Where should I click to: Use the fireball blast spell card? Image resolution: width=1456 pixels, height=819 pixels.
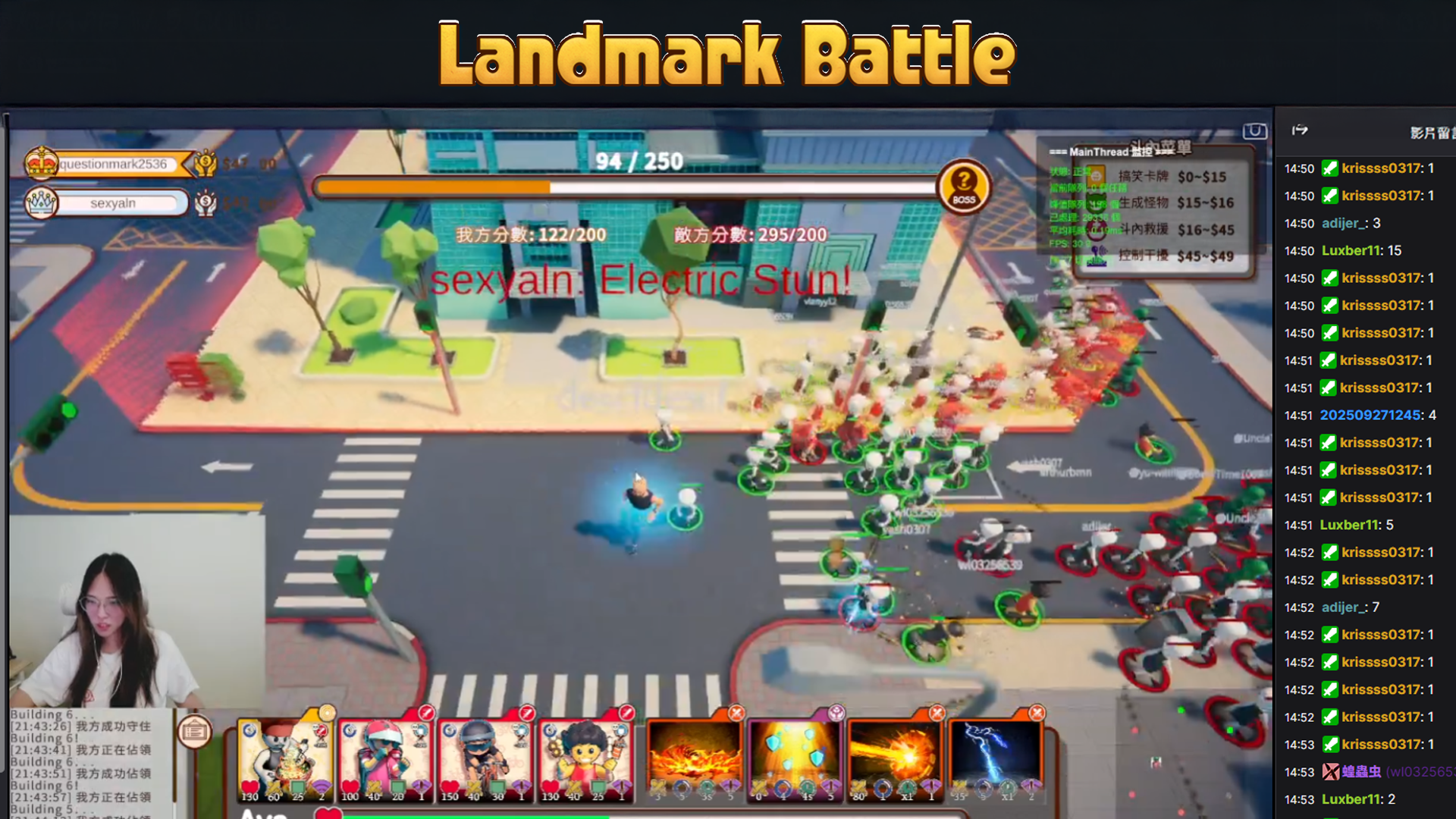pos(895,759)
